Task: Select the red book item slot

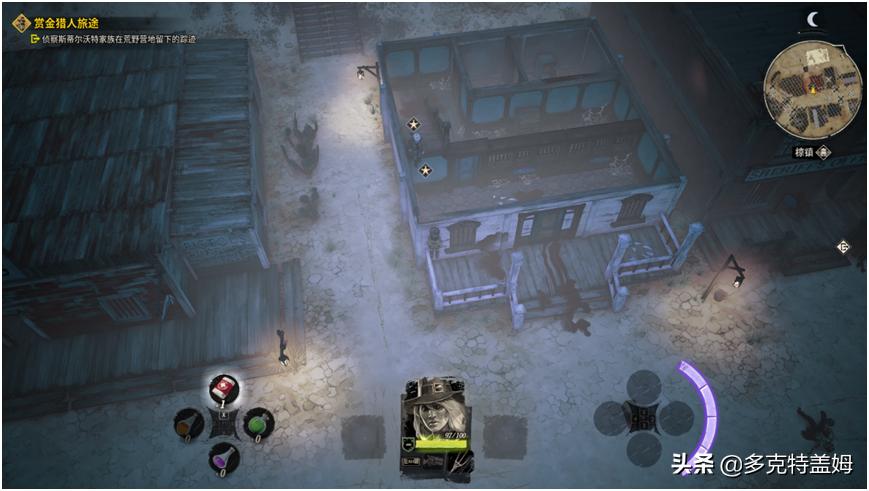Action: [223, 389]
